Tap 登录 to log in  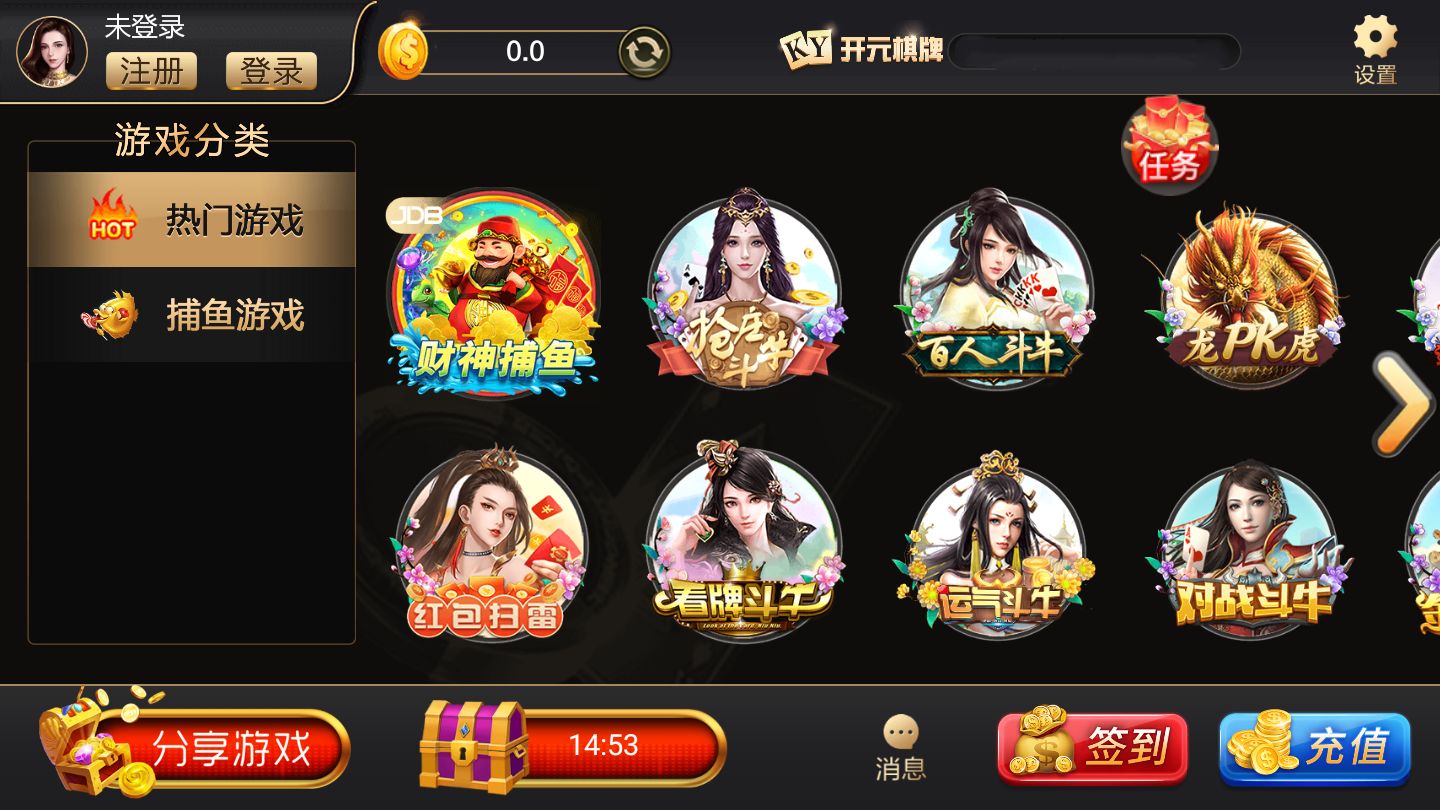click(270, 70)
